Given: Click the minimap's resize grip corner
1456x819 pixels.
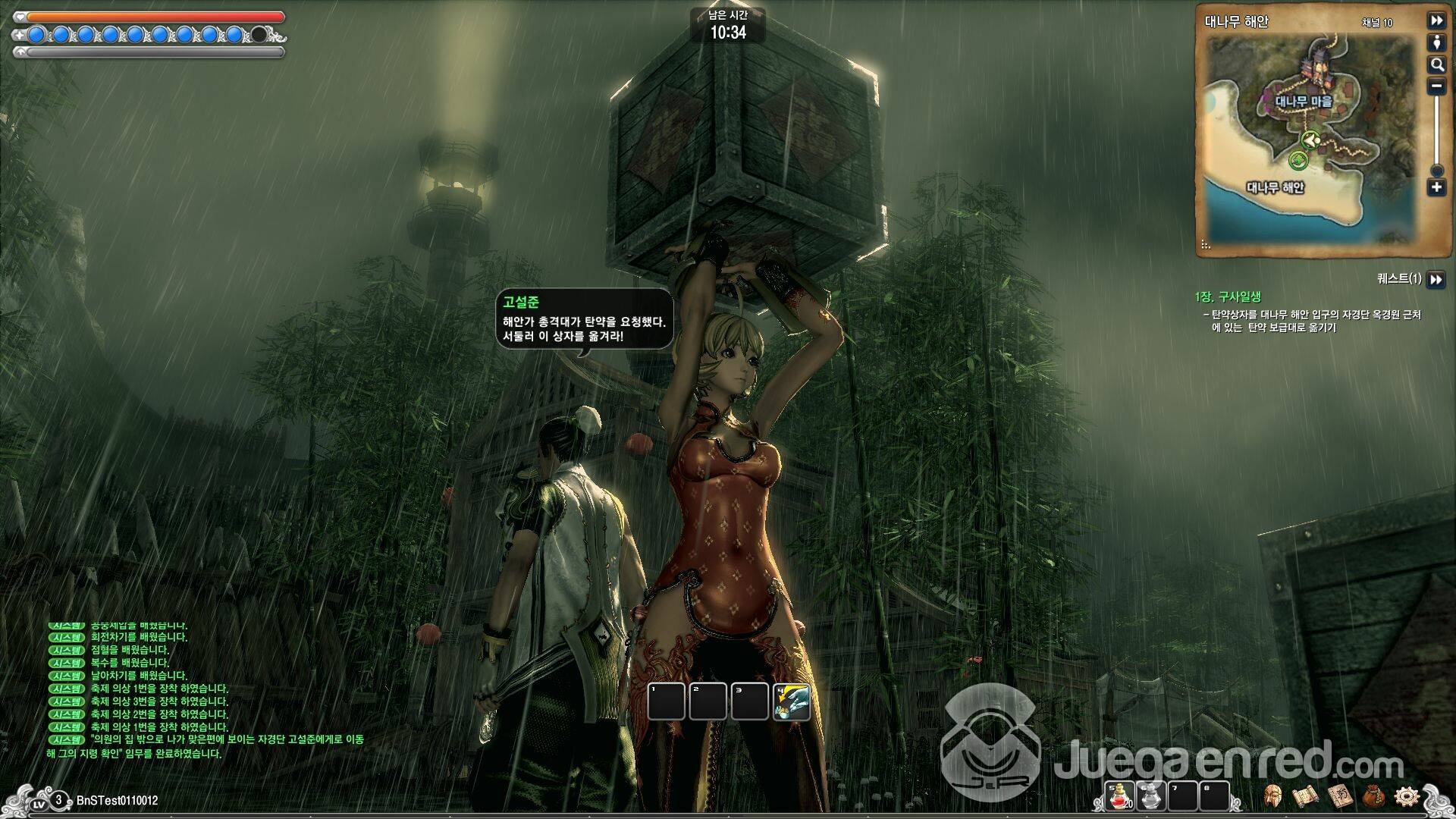Looking at the screenshot, I should 1206,245.
